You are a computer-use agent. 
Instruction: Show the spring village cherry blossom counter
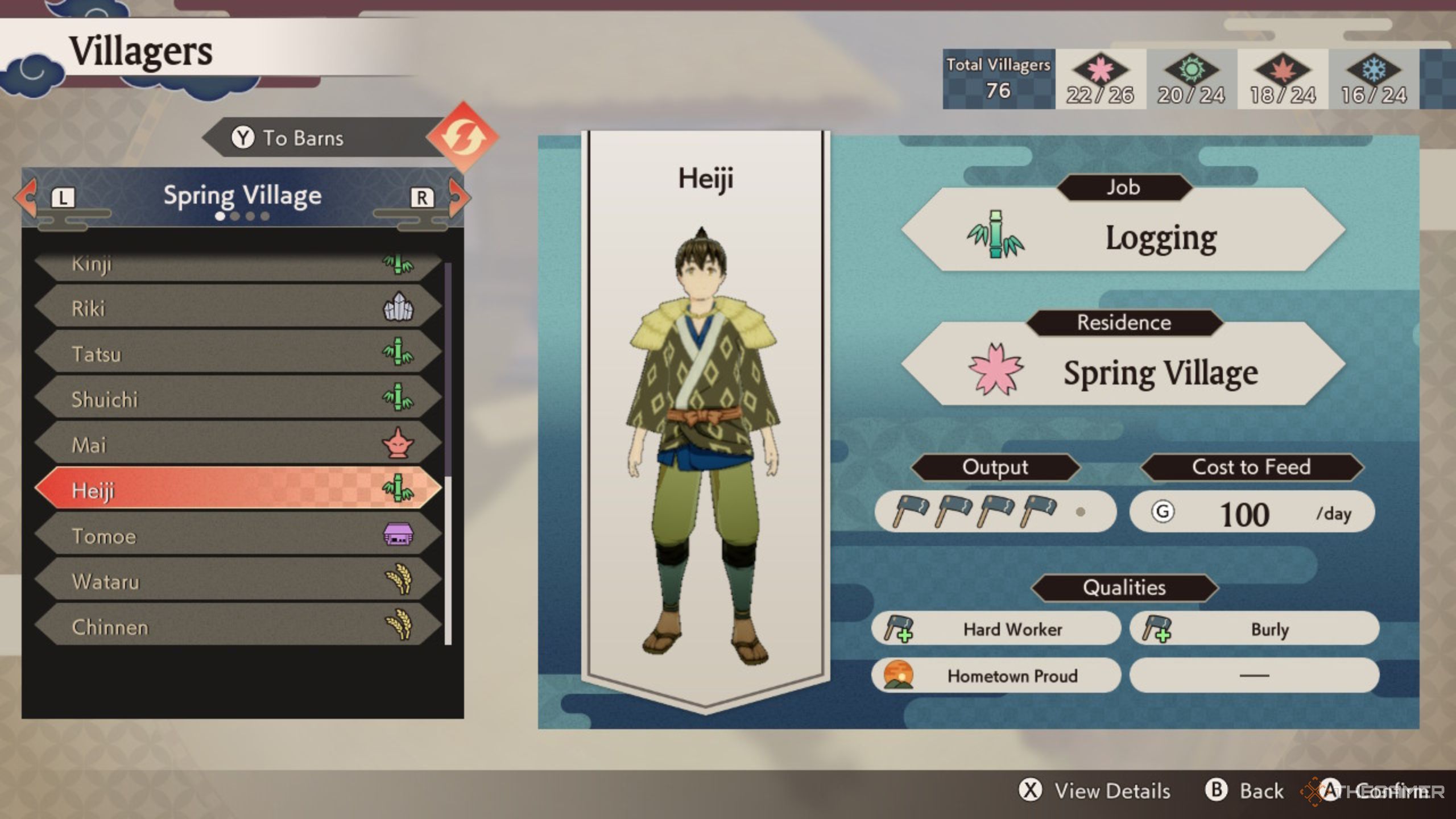pos(1100,80)
